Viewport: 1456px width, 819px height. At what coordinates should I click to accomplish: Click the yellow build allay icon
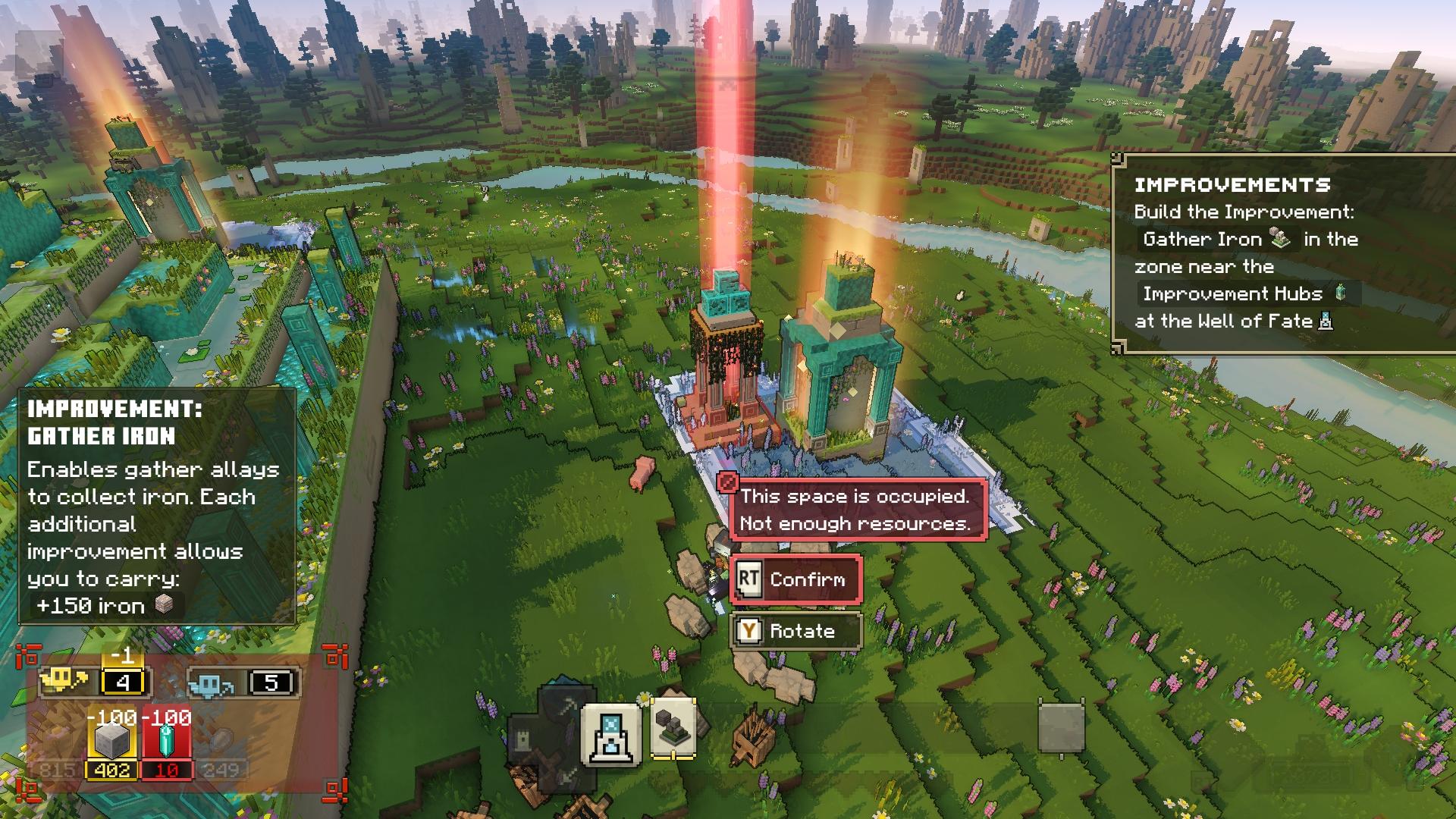pyautogui.click(x=65, y=682)
